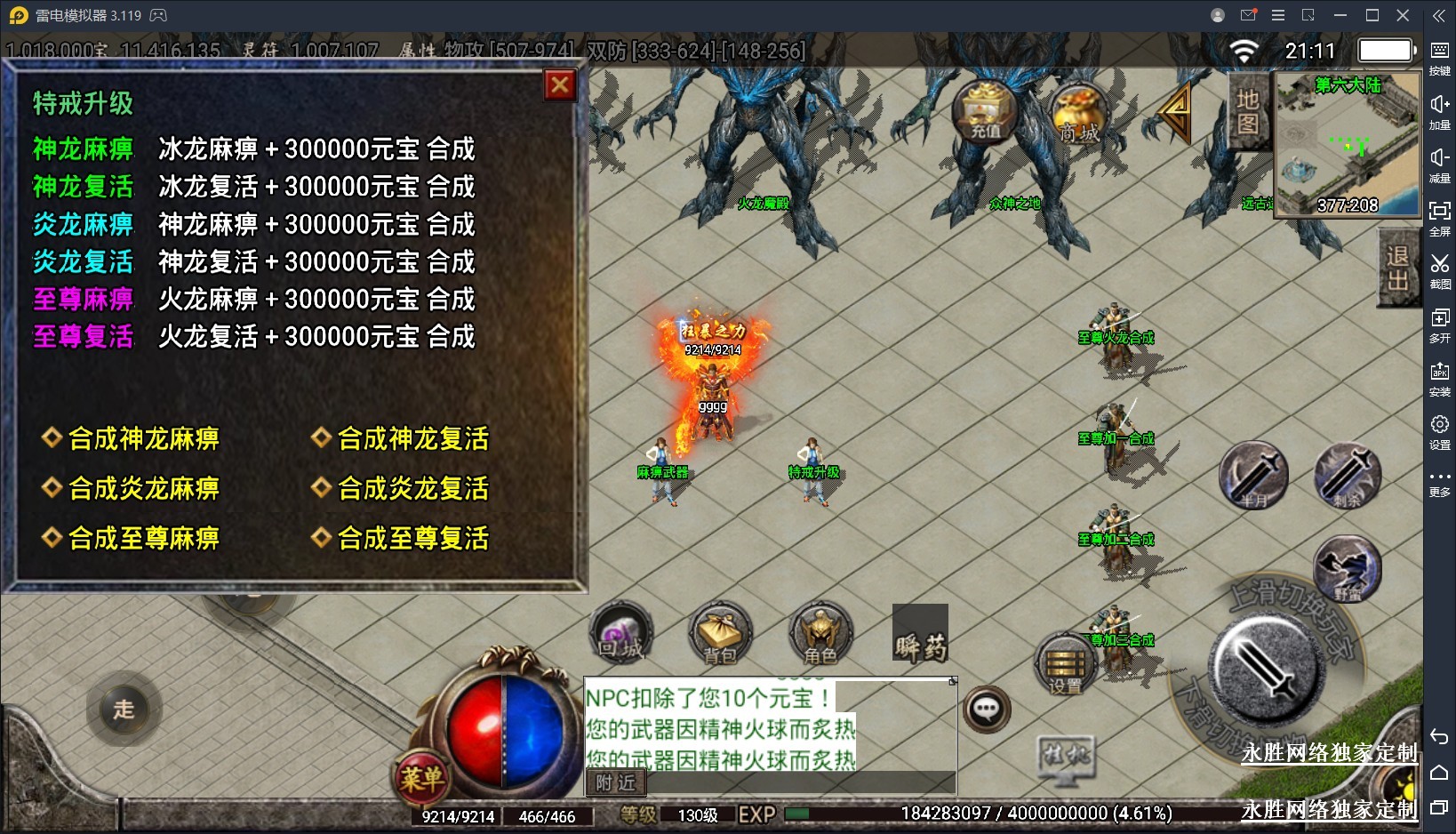This screenshot has width=1456, height=834.
Task: Open the 背包 backpack
Action: point(720,635)
